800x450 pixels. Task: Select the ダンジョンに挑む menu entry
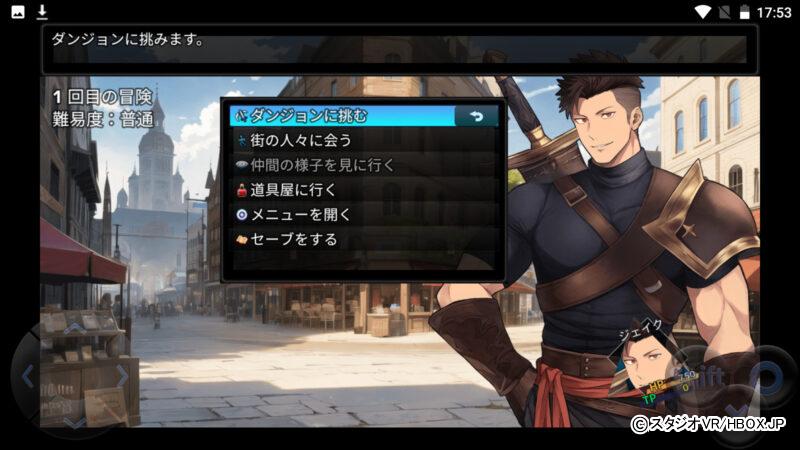coord(340,116)
